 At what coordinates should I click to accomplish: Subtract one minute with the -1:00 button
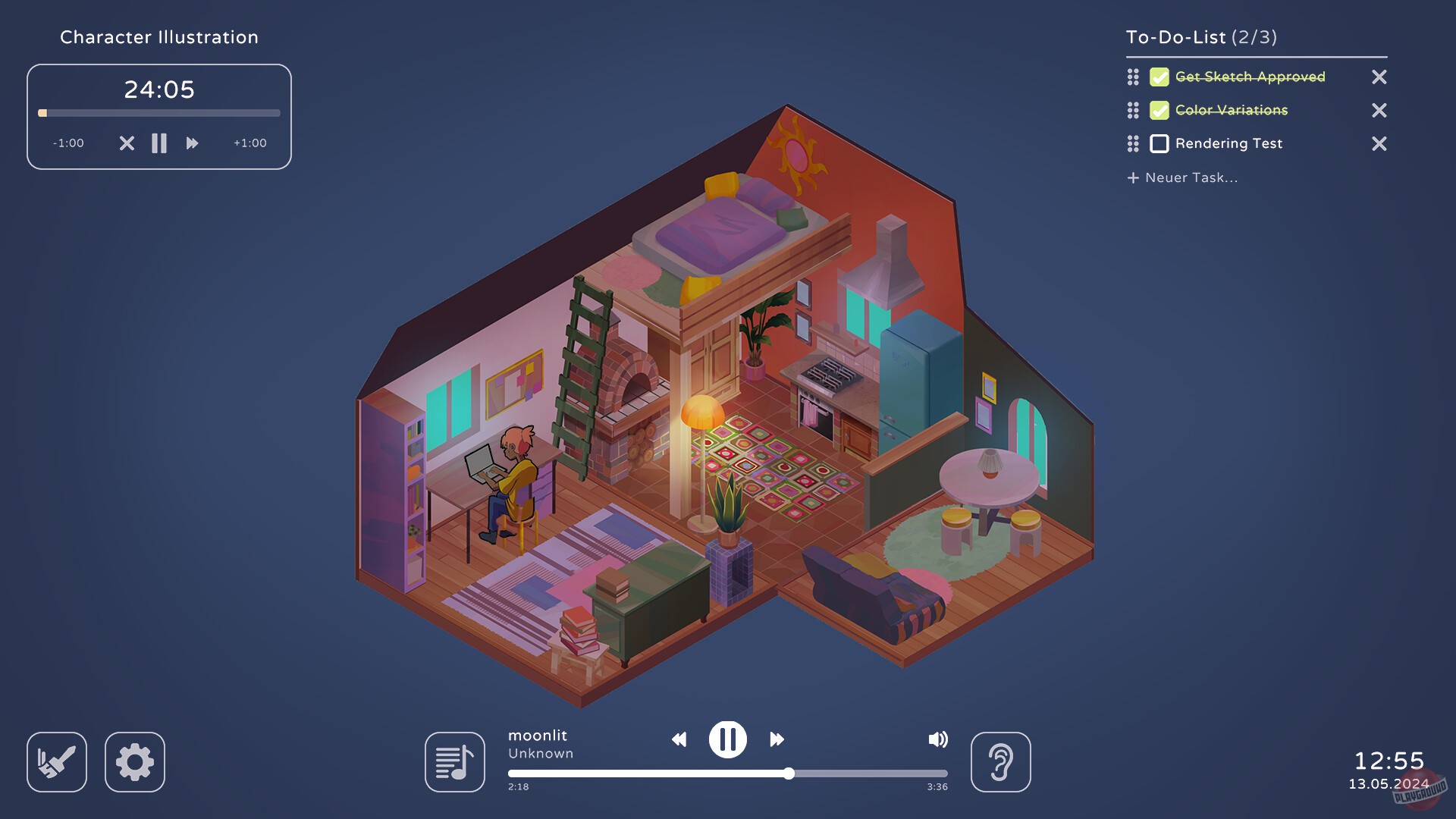click(x=67, y=143)
